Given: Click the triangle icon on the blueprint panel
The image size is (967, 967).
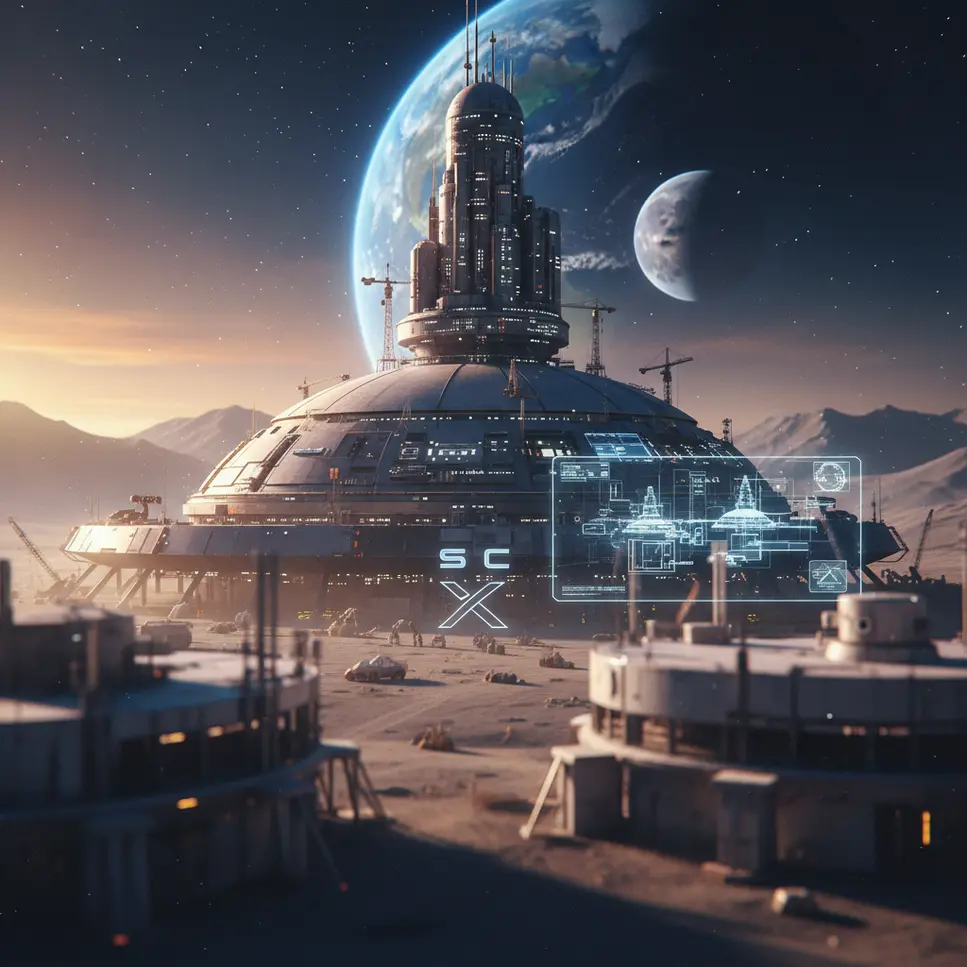Looking at the screenshot, I should (x=827, y=575).
